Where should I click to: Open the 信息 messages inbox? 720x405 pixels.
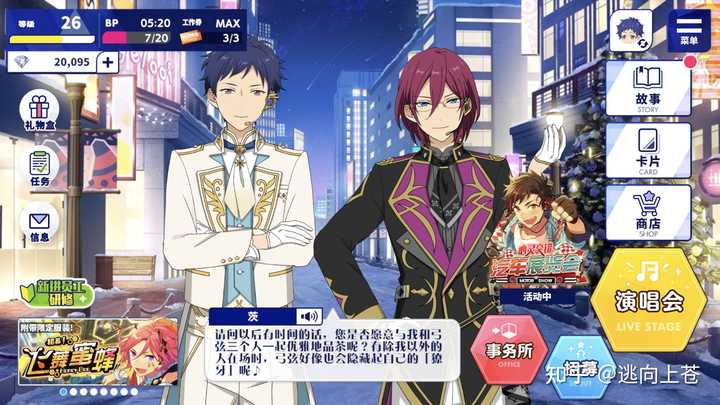[39, 226]
